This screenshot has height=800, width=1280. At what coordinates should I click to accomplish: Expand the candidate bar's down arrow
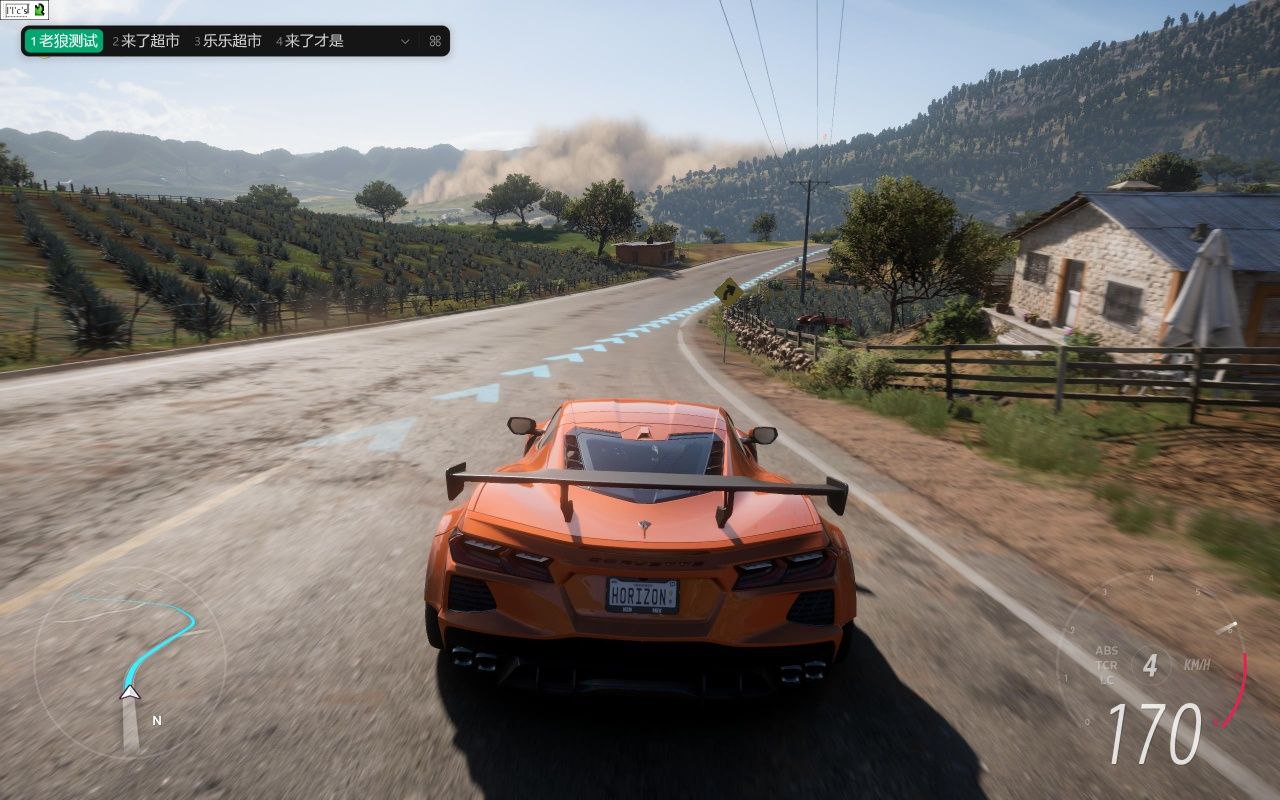tap(405, 41)
